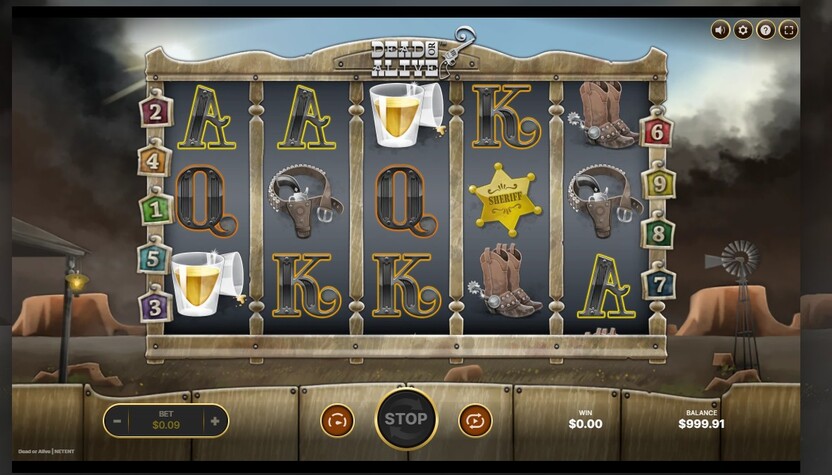Click the STOP spin button
This screenshot has height=475, width=832.
[x=406, y=419]
